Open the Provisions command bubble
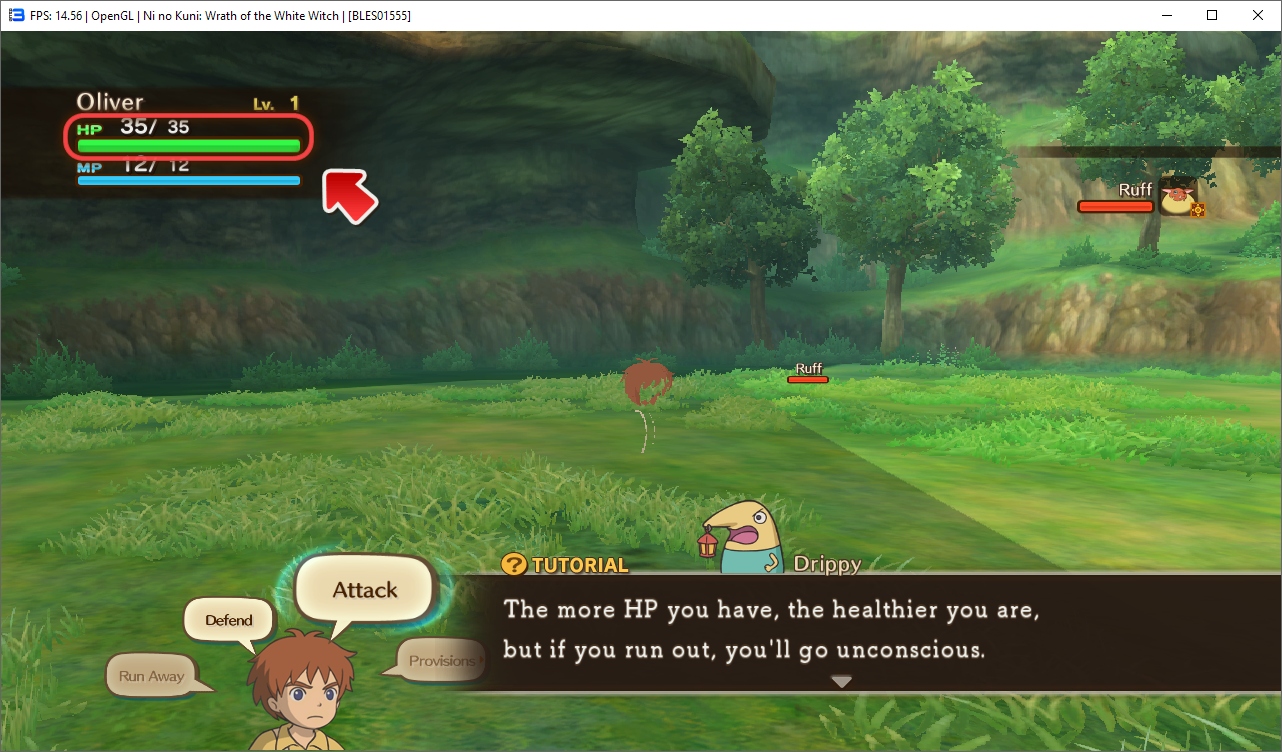1282x752 pixels. pos(440,661)
